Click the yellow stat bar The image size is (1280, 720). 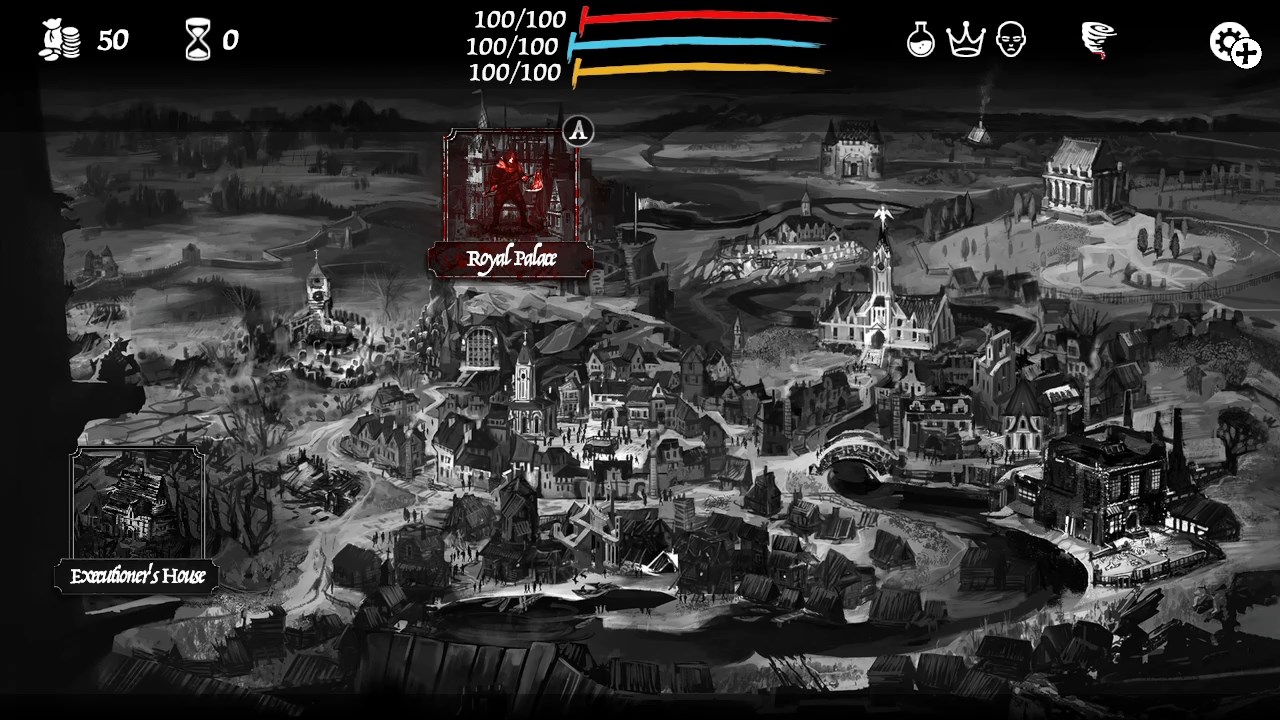coord(700,72)
